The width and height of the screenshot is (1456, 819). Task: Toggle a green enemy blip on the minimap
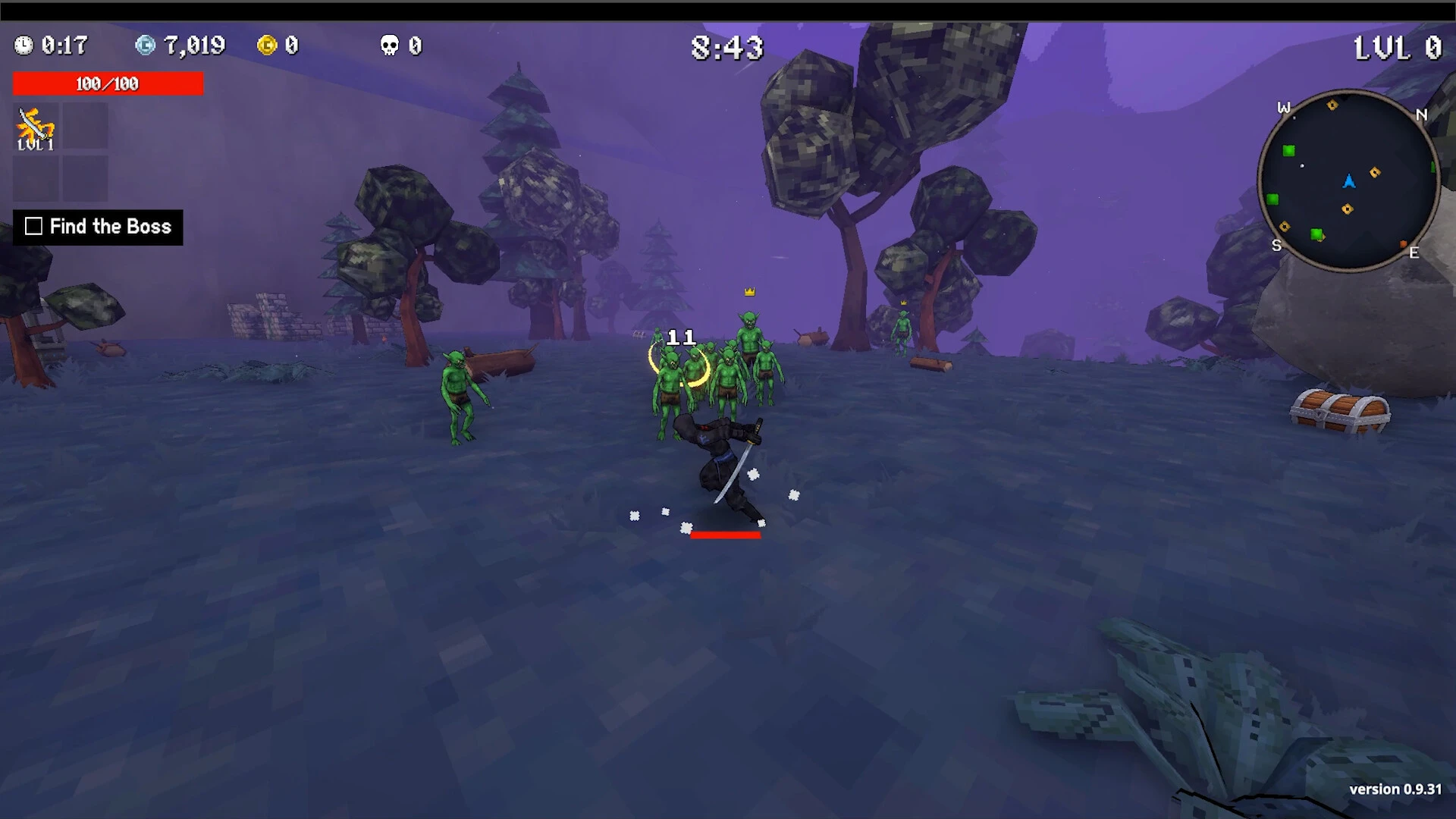[x=1288, y=149]
